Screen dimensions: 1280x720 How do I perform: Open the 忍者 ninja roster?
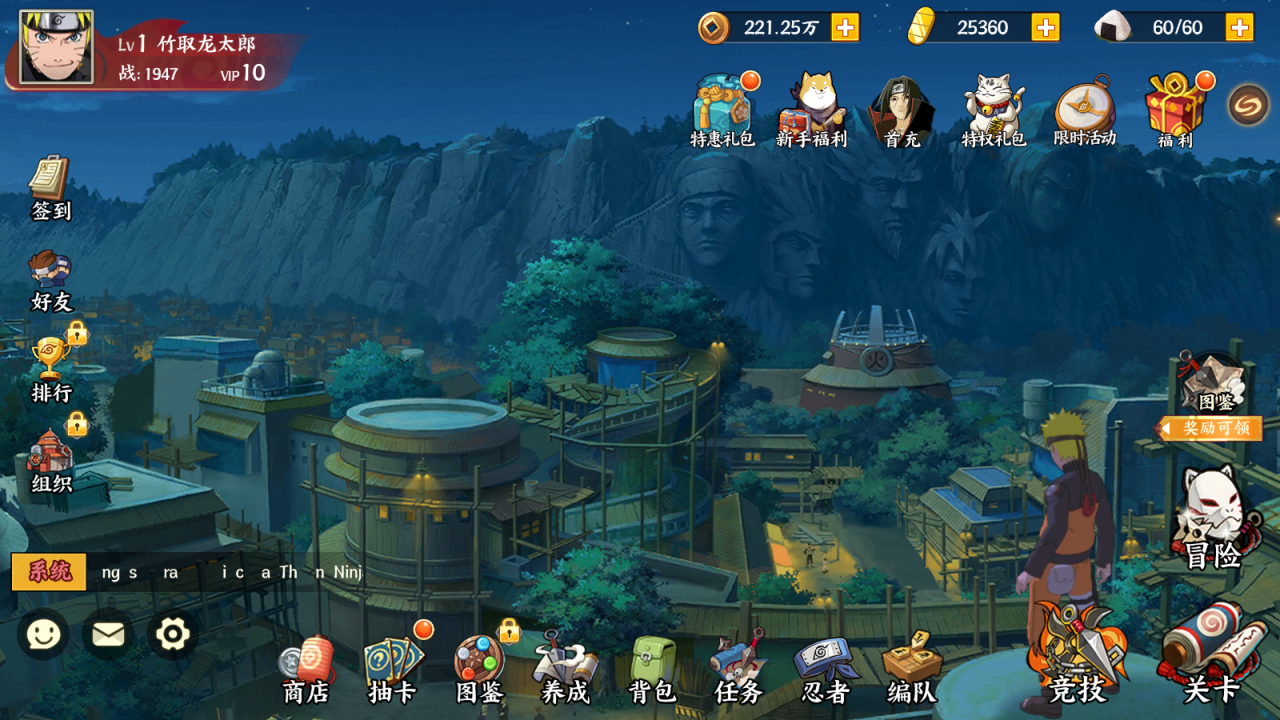[x=825, y=669]
